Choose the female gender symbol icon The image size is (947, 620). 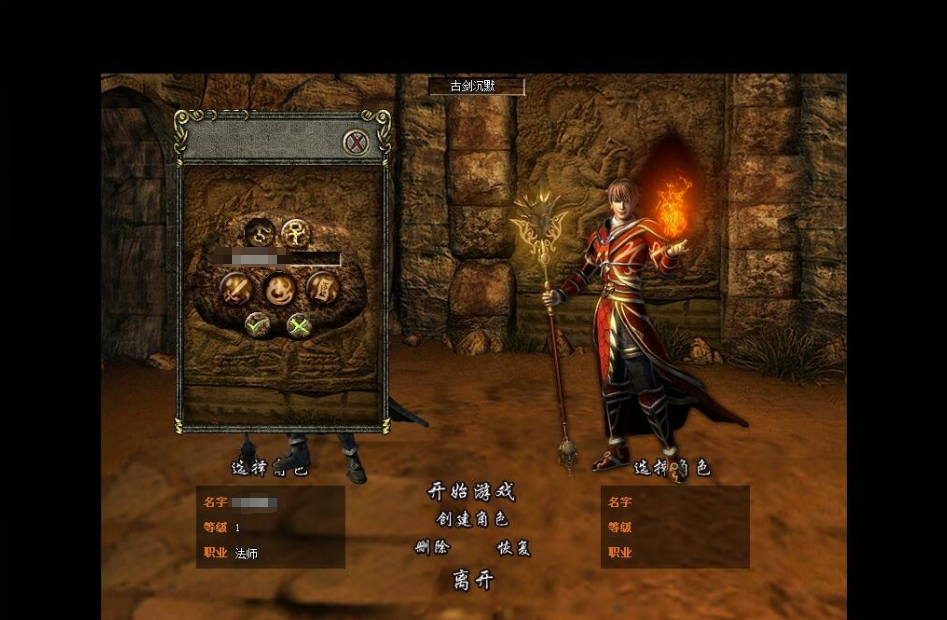coord(295,234)
